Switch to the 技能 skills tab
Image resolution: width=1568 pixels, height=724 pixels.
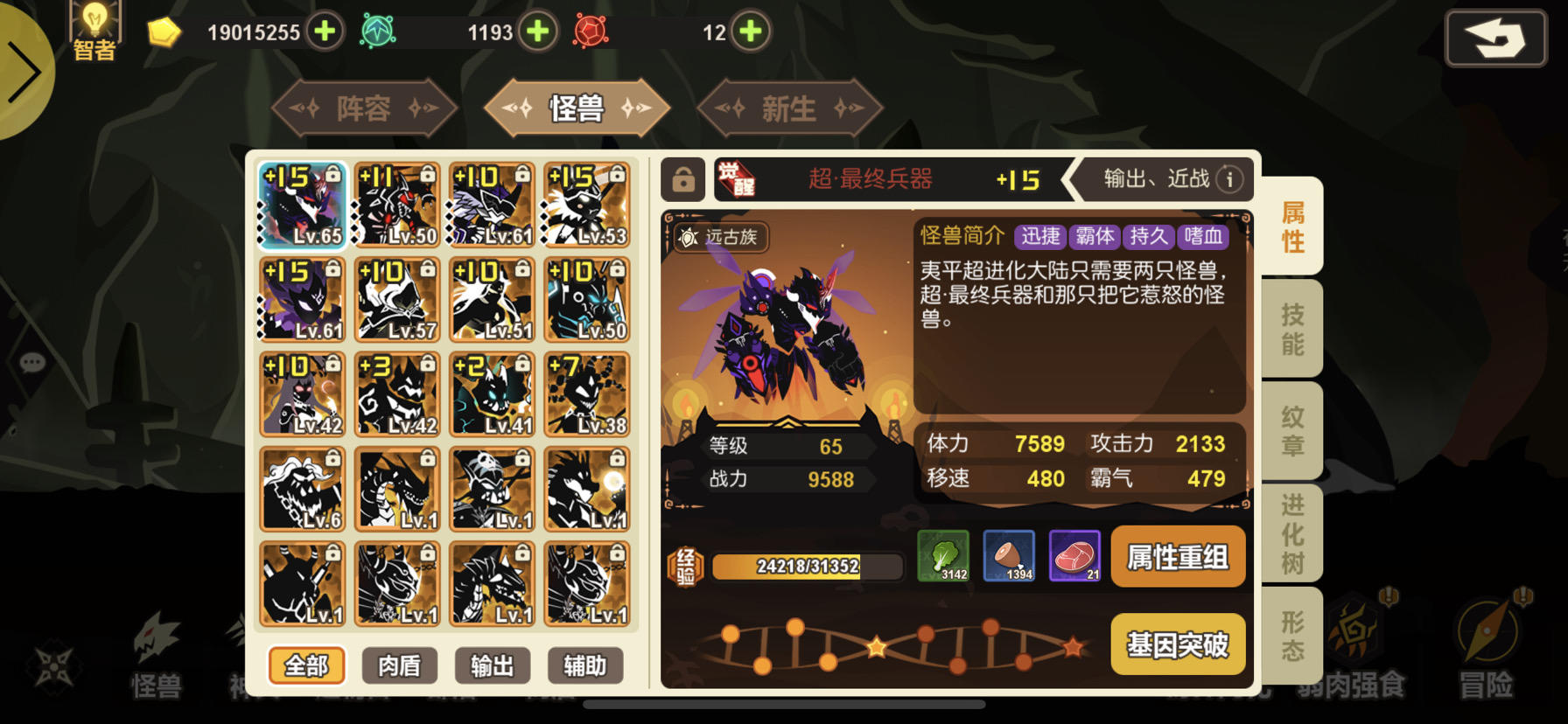(x=1292, y=328)
